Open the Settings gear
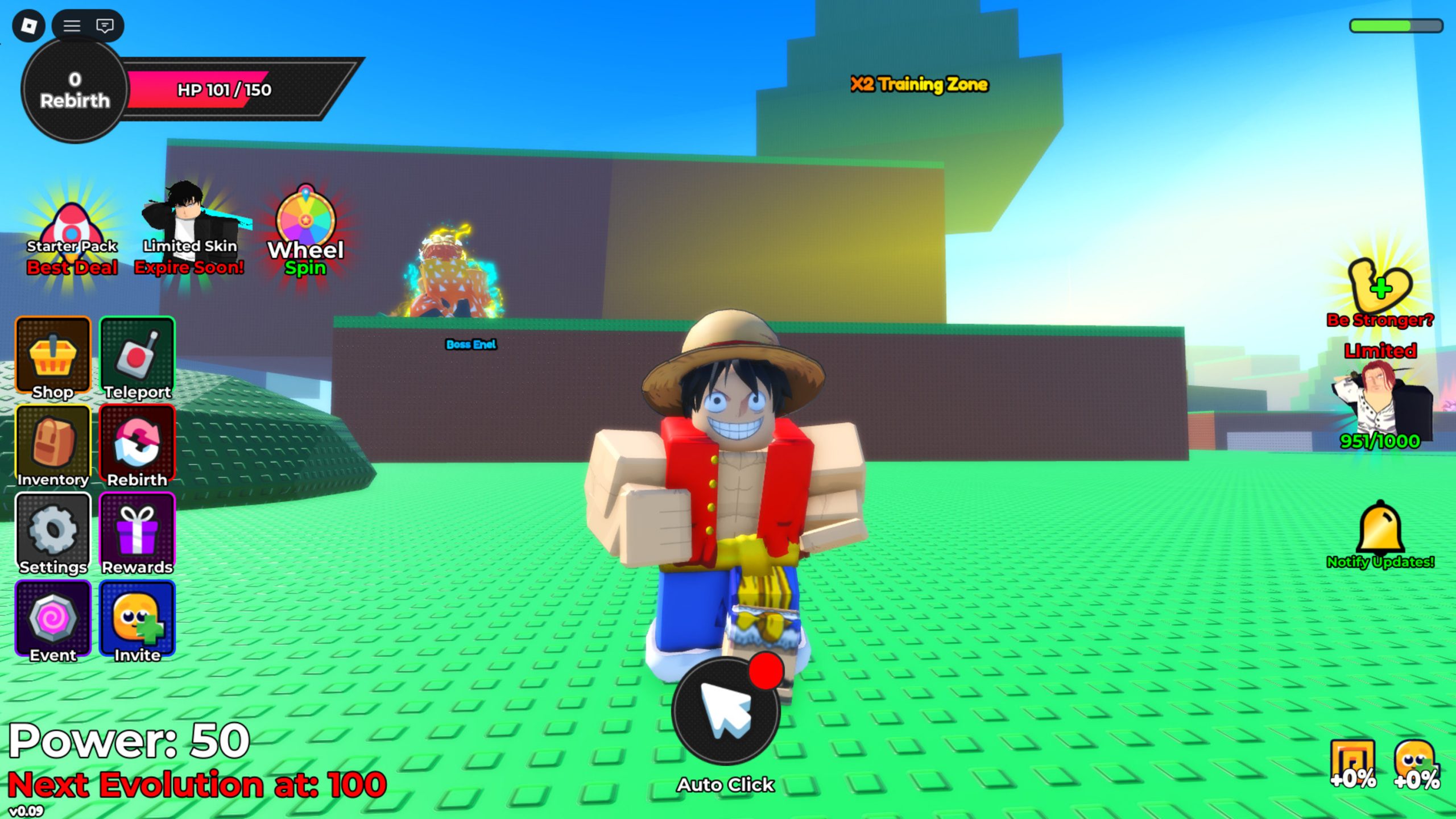This screenshot has height=819, width=1456. (x=53, y=533)
